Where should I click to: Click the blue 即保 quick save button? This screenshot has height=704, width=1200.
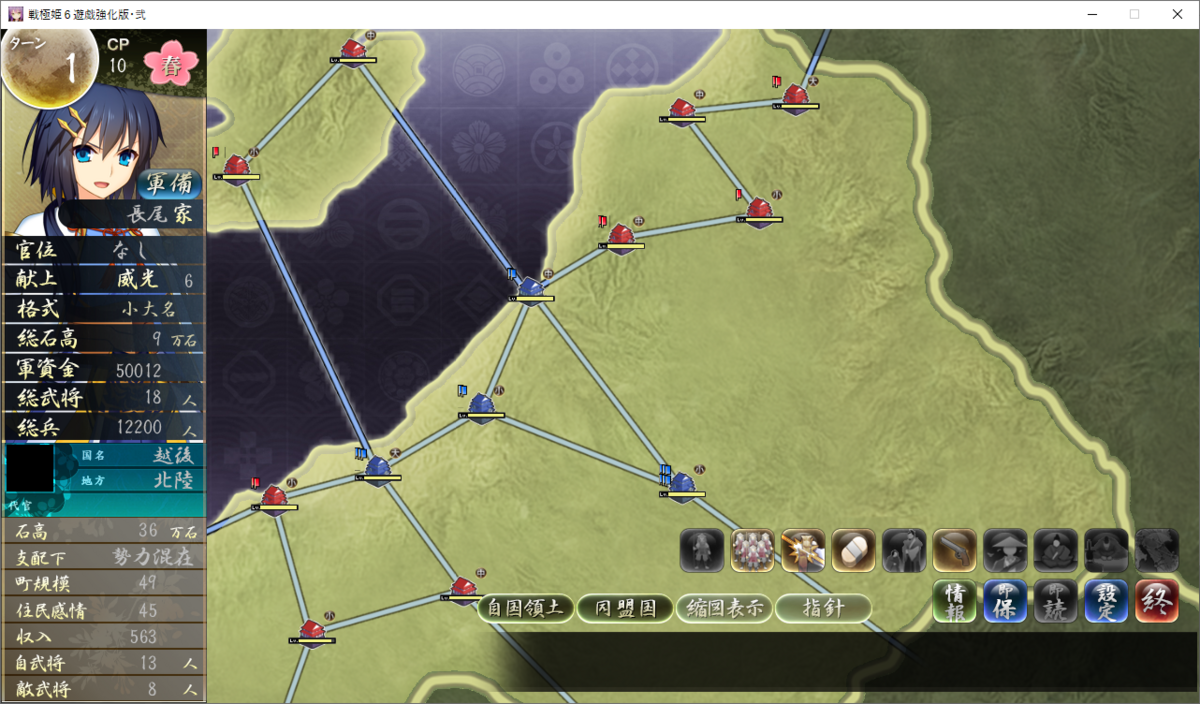[x=1005, y=601]
